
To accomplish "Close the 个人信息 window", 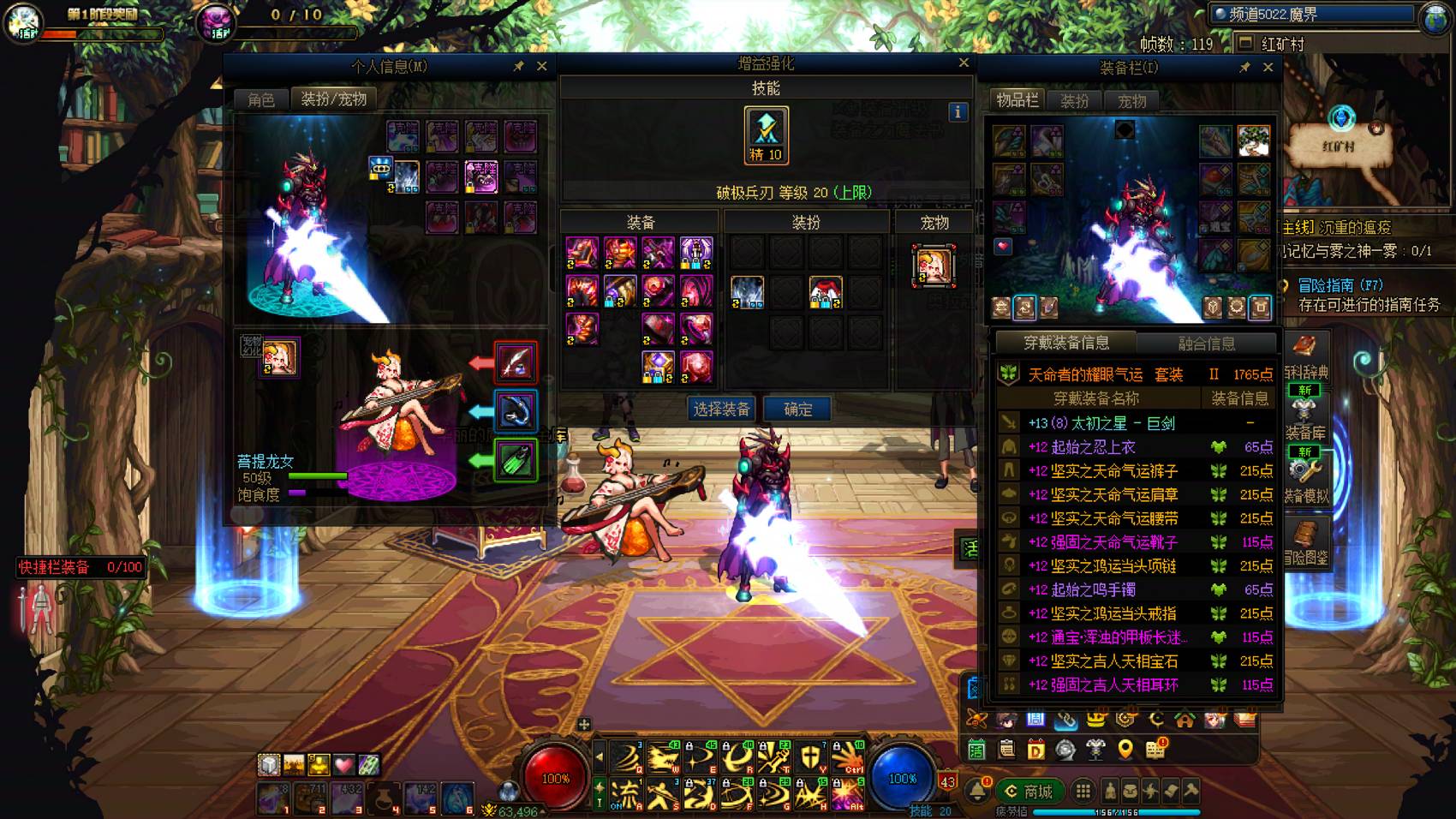I will [541, 66].
